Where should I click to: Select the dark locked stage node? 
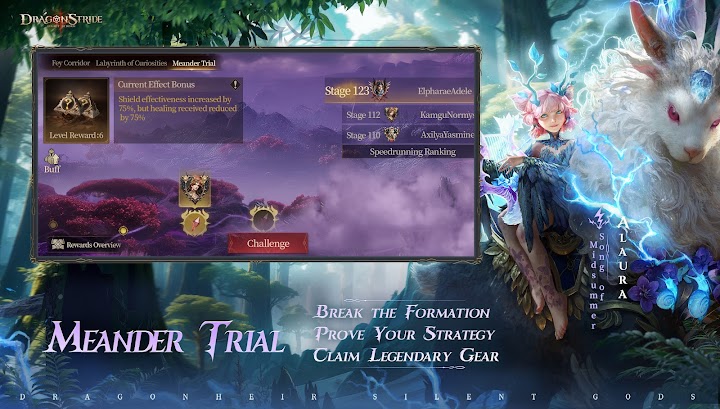coord(263,214)
